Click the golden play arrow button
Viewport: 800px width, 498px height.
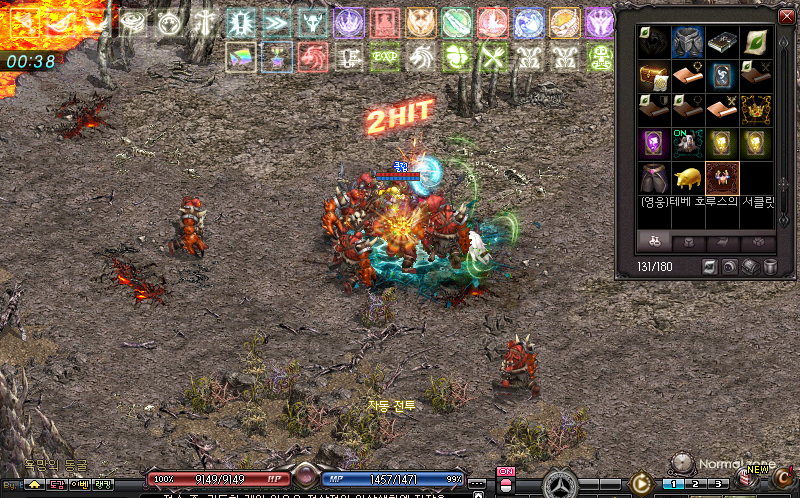[641, 484]
